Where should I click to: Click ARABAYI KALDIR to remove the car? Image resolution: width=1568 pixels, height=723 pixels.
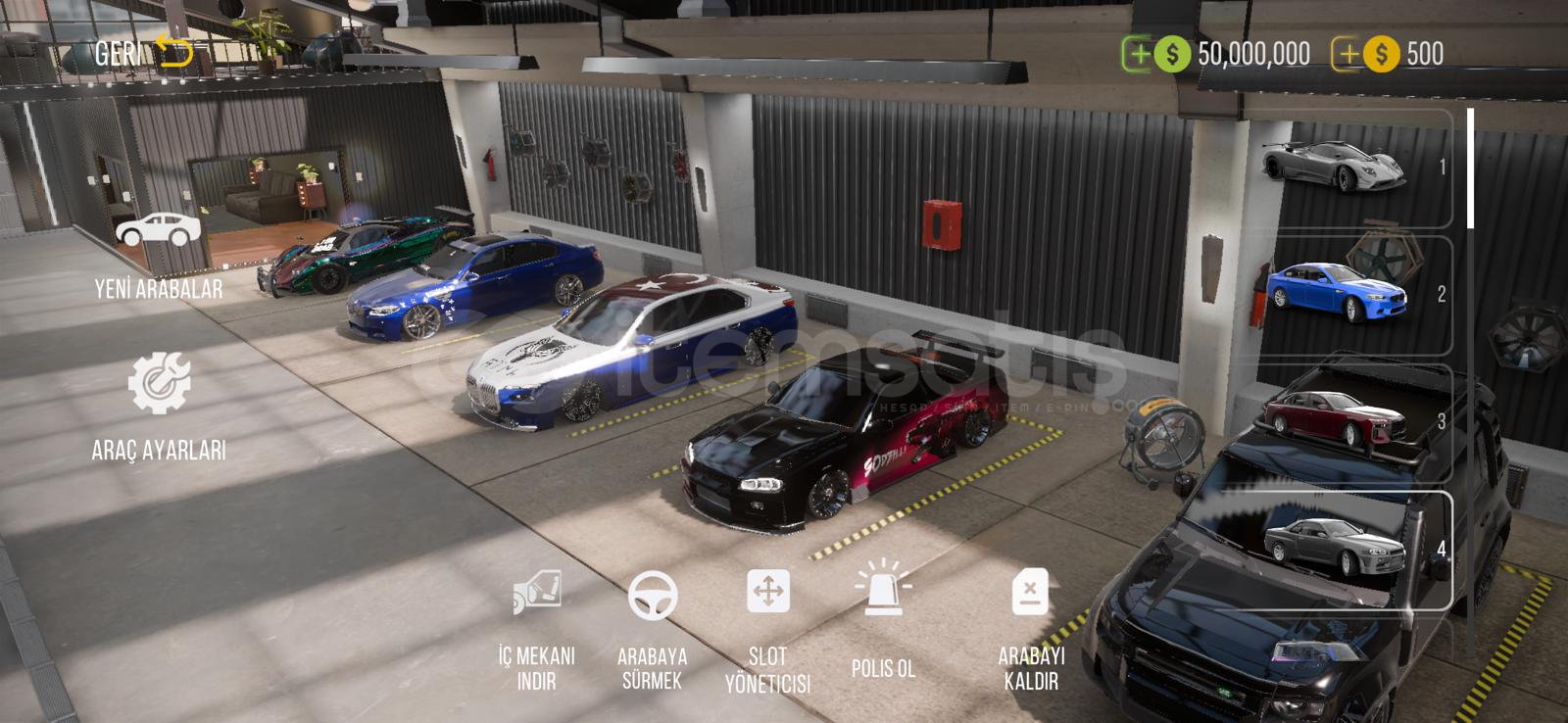point(1030,629)
